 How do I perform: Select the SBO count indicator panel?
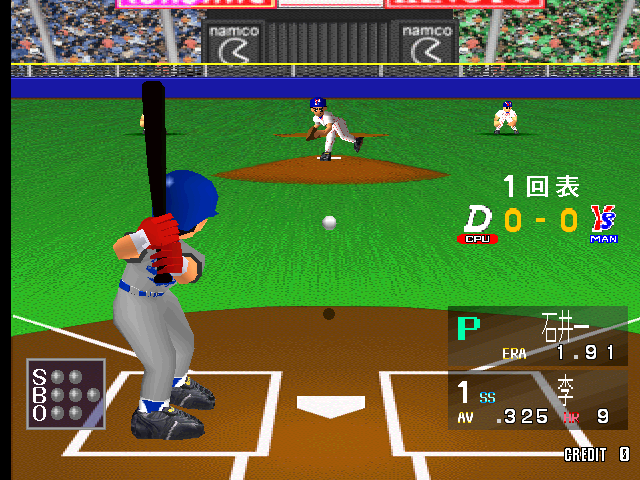point(66,394)
